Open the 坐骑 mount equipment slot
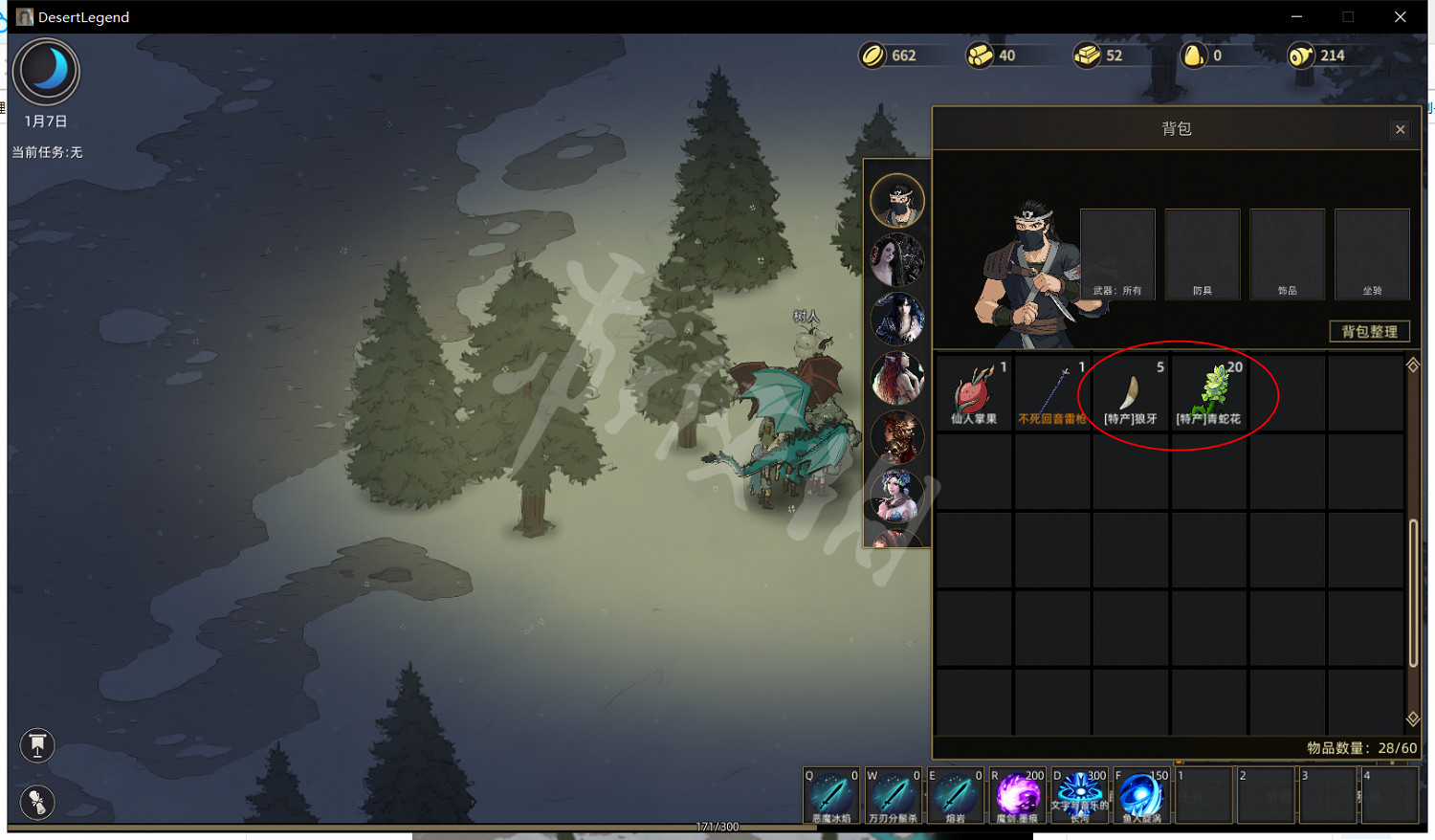 coord(1372,254)
